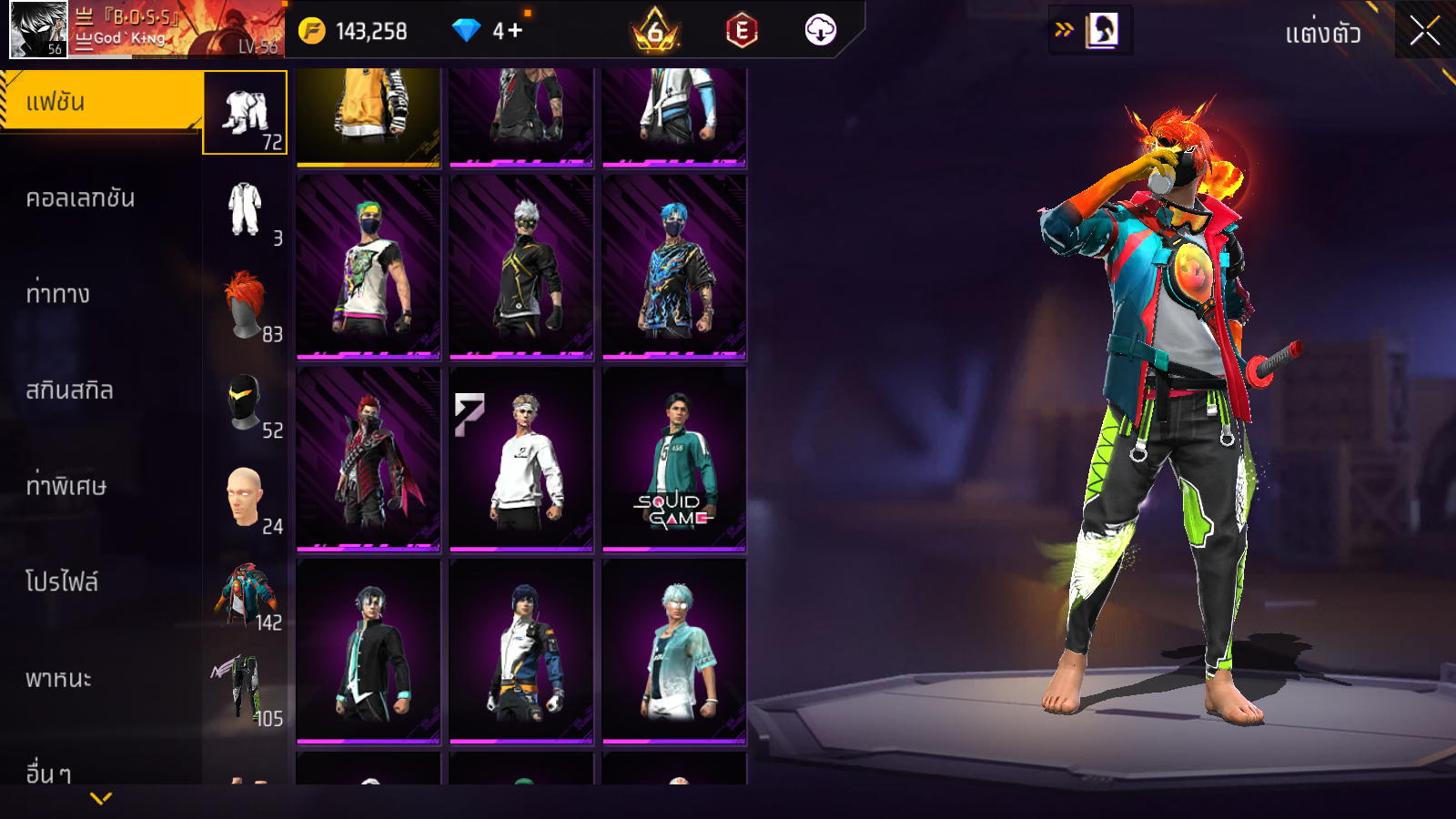Choose the red-haired black cloak outfit
Screen dimensions: 1456x819
(x=369, y=460)
